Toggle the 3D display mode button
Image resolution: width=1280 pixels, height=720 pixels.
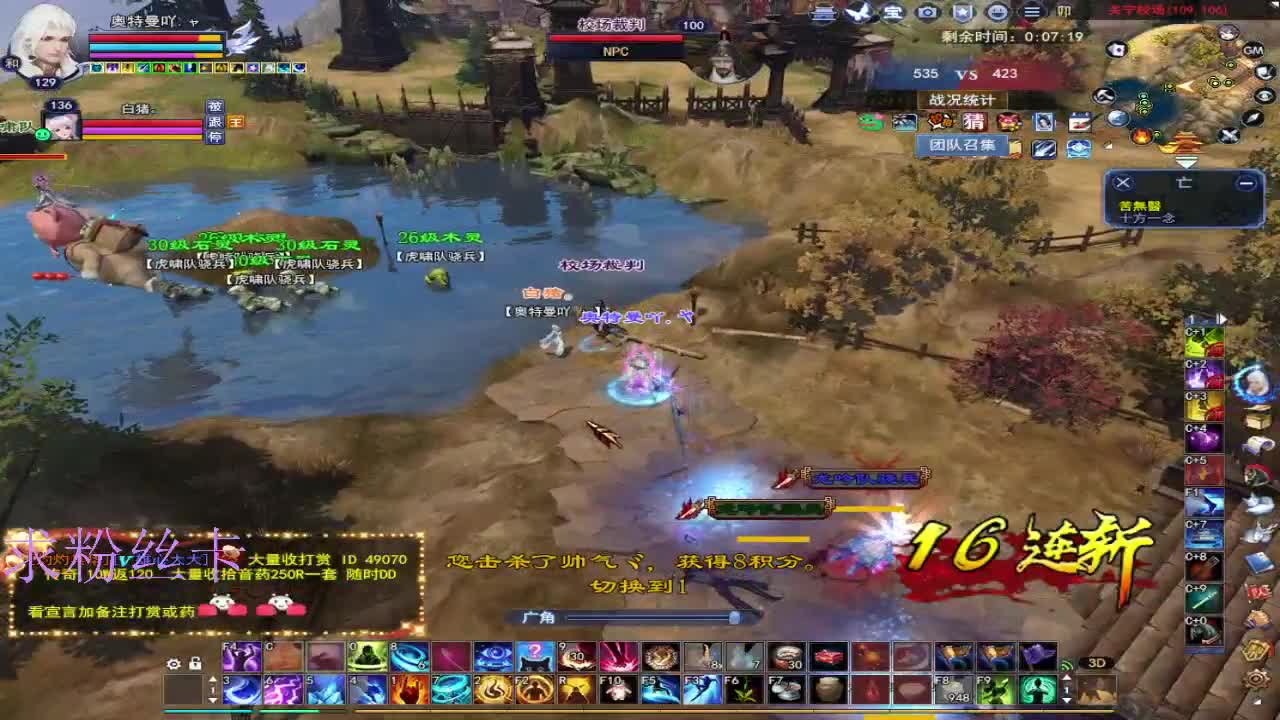[x=1098, y=661]
